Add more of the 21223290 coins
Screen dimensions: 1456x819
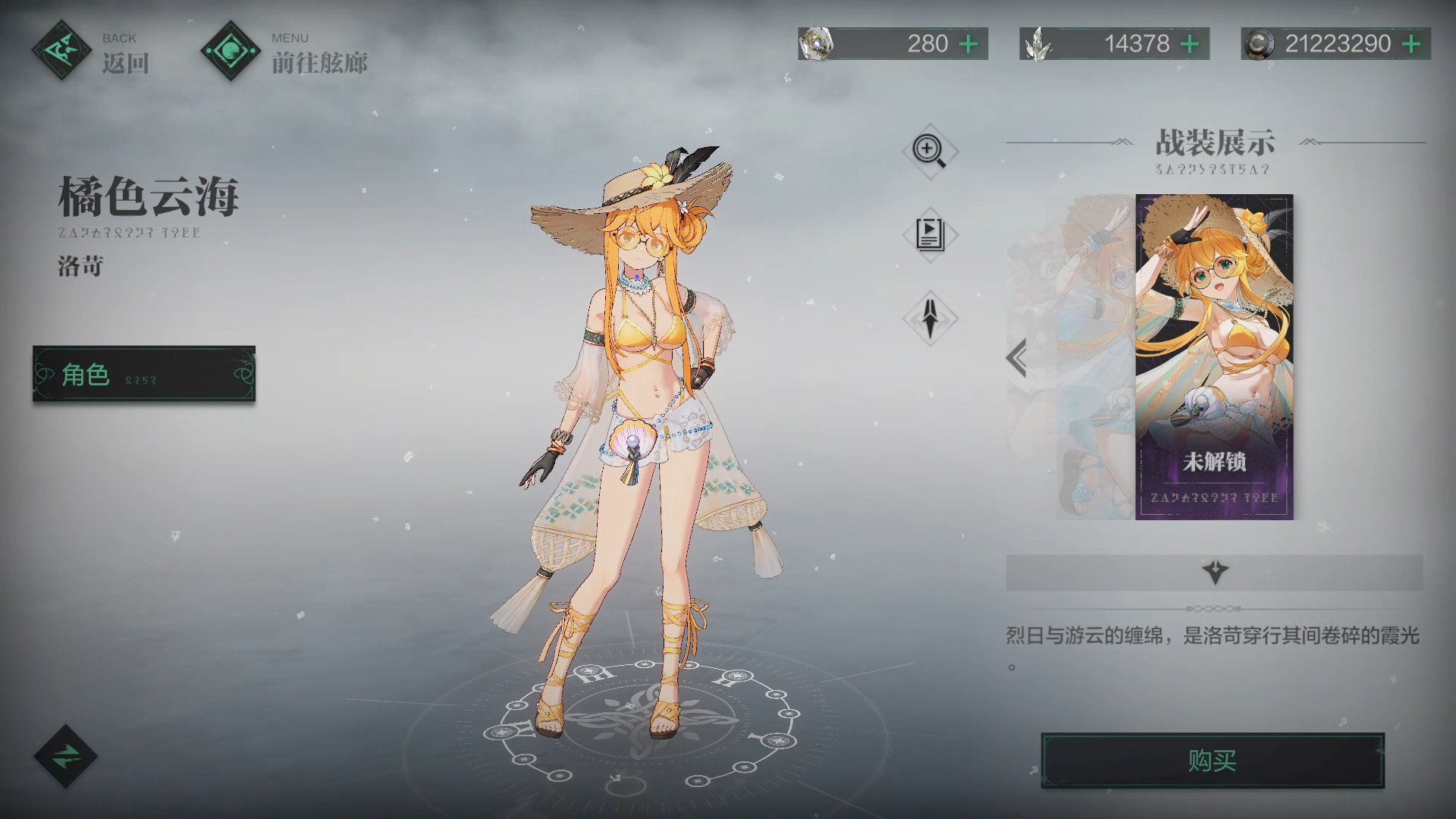click(1411, 44)
